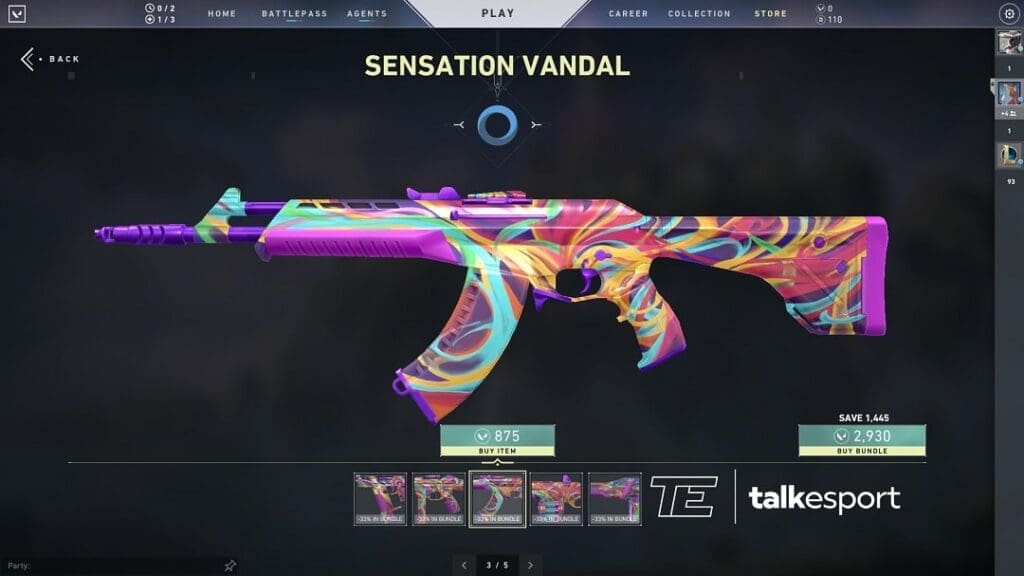Select the blue ring skin variant
This screenshot has height=576, width=1024.
(496, 125)
